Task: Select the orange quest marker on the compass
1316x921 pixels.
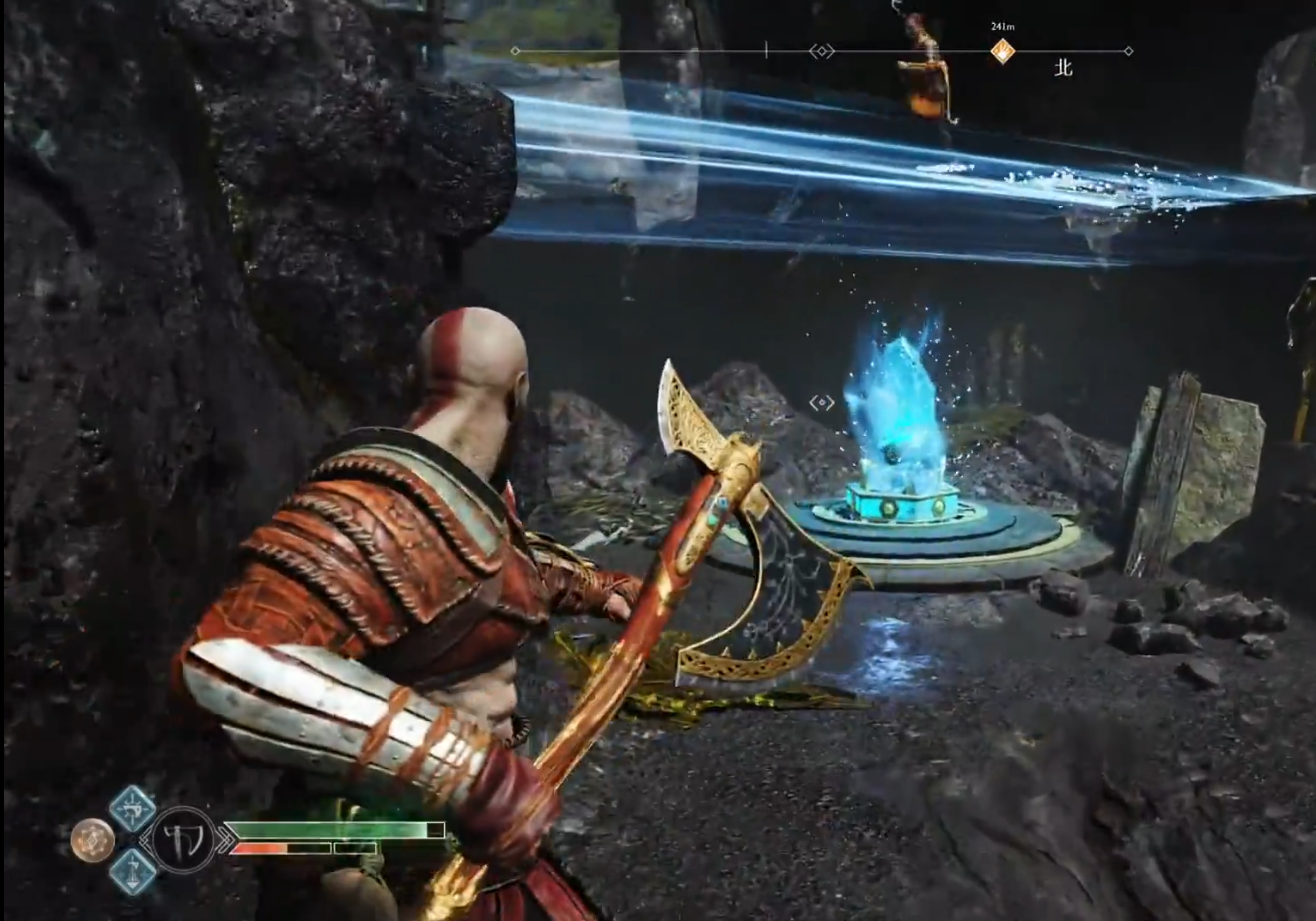Action: 1002,51
